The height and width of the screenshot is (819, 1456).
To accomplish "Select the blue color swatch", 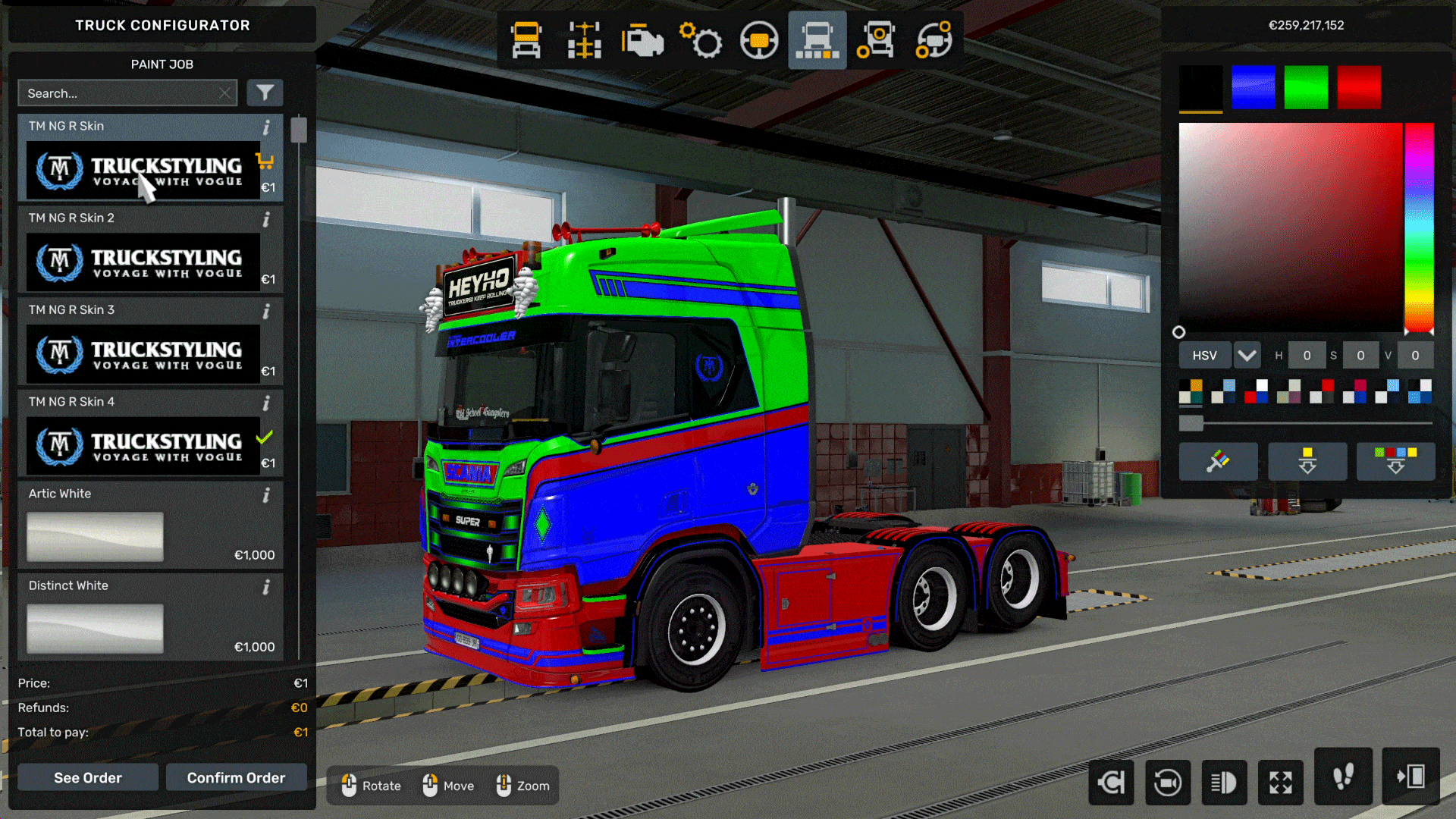I will 1253,85.
